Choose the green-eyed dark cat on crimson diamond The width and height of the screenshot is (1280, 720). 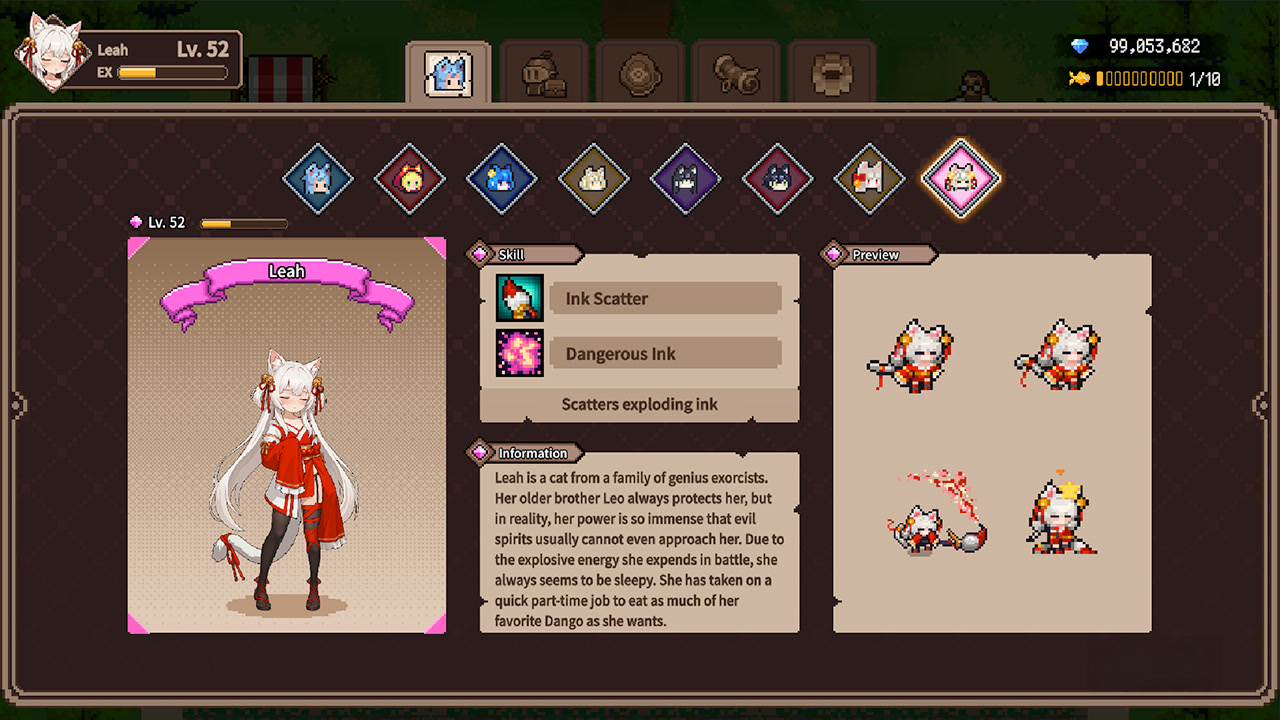[778, 179]
